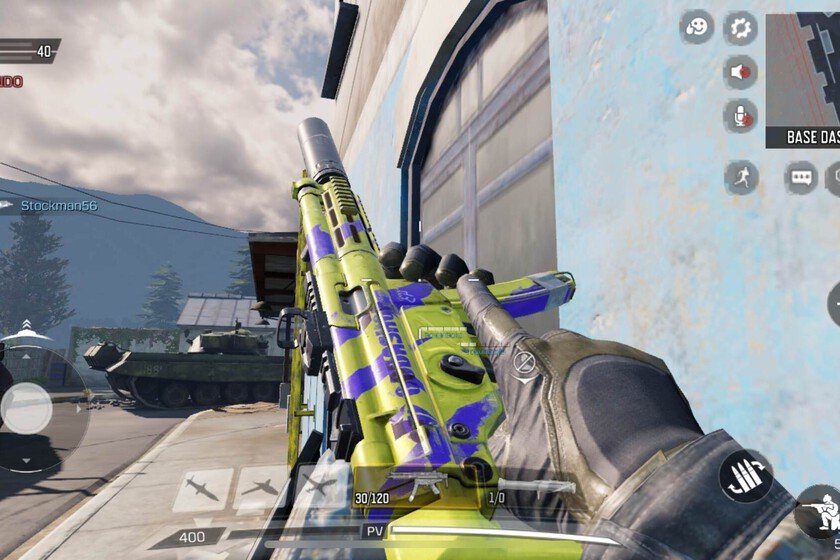Open the emote and spray wheel
This screenshot has height=560, width=840.
(697, 27)
